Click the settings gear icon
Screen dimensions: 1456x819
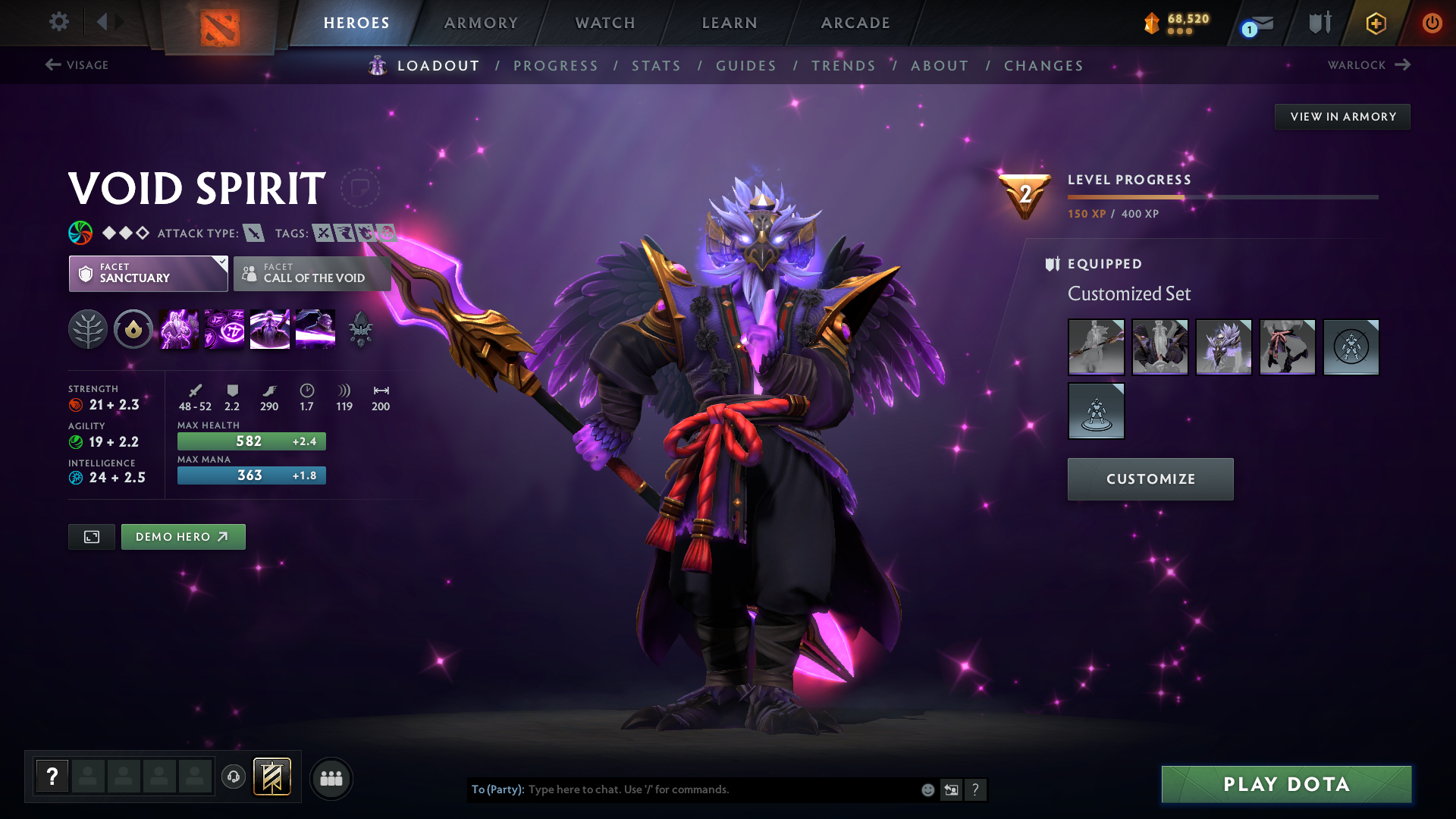58,23
